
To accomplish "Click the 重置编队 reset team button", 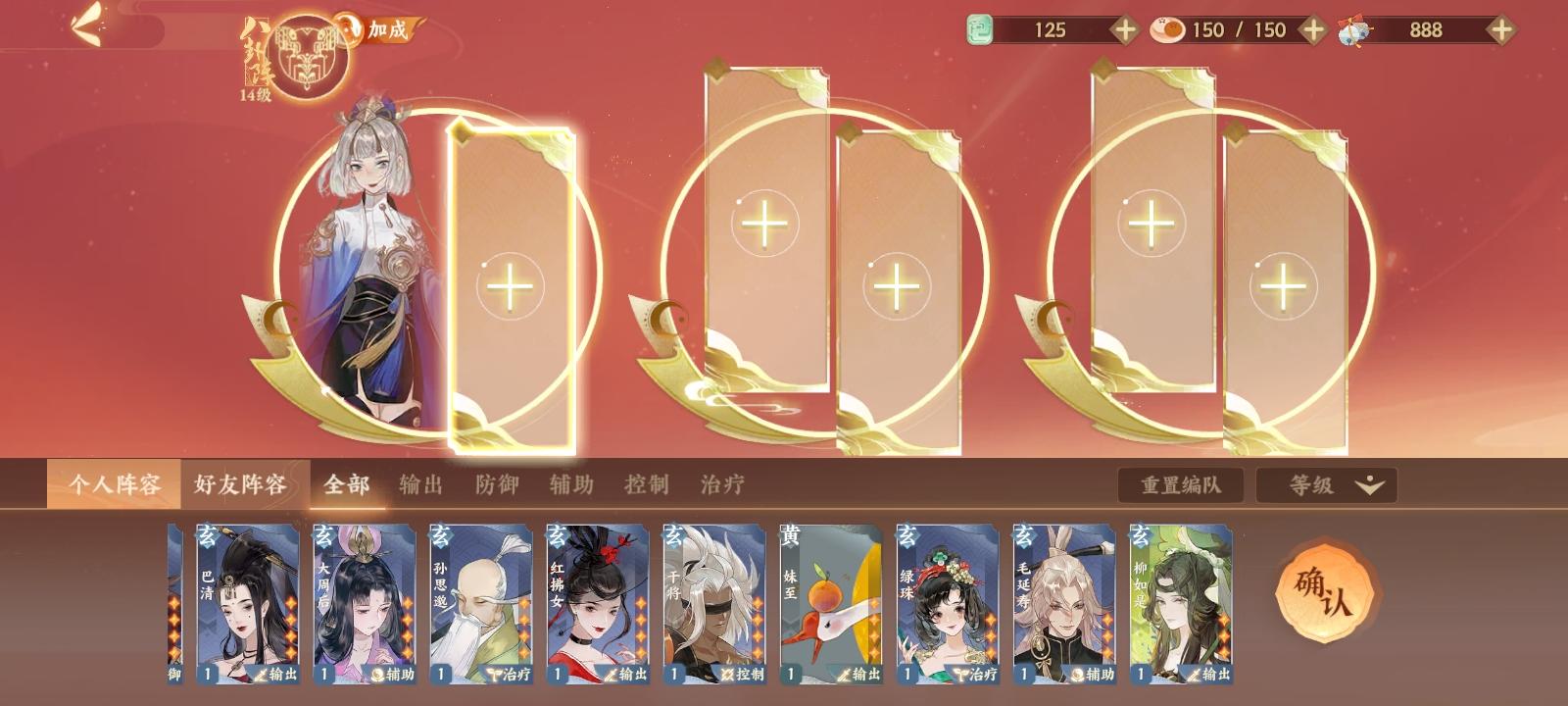I will (x=1181, y=485).
